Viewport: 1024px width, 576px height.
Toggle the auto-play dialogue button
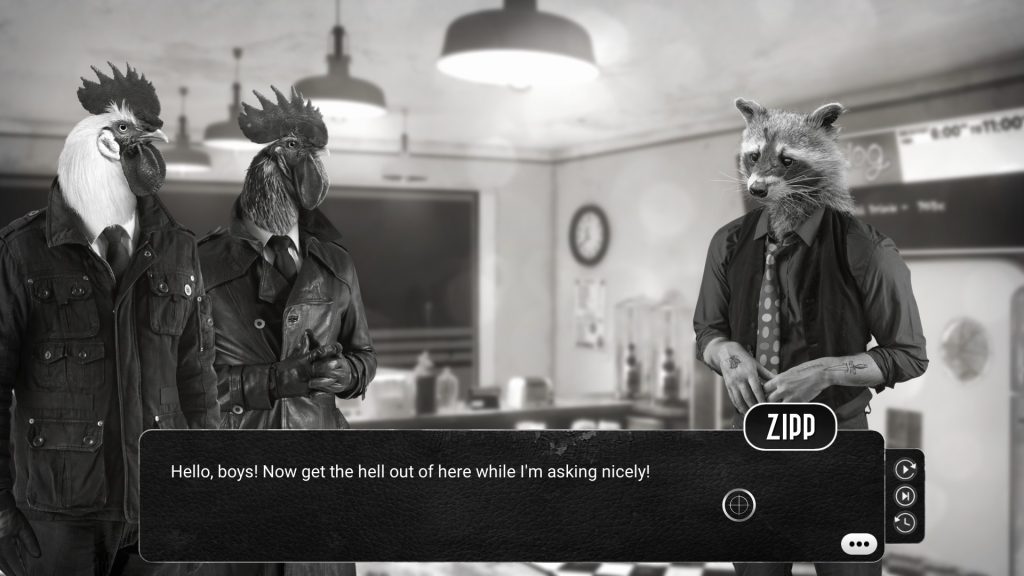[905, 468]
